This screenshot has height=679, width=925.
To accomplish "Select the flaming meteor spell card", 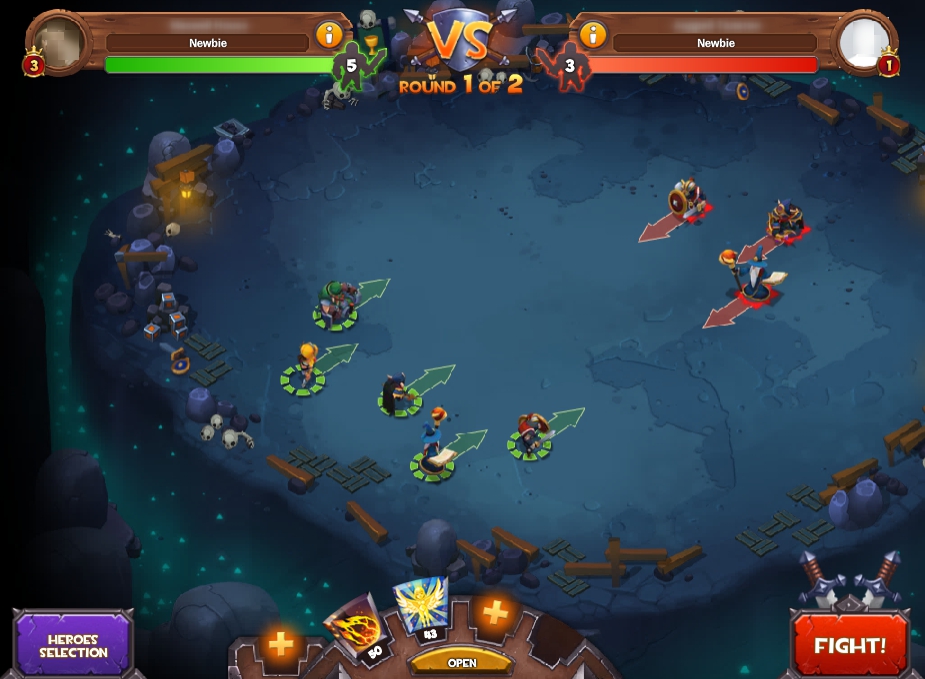I will [x=355, y=628].
